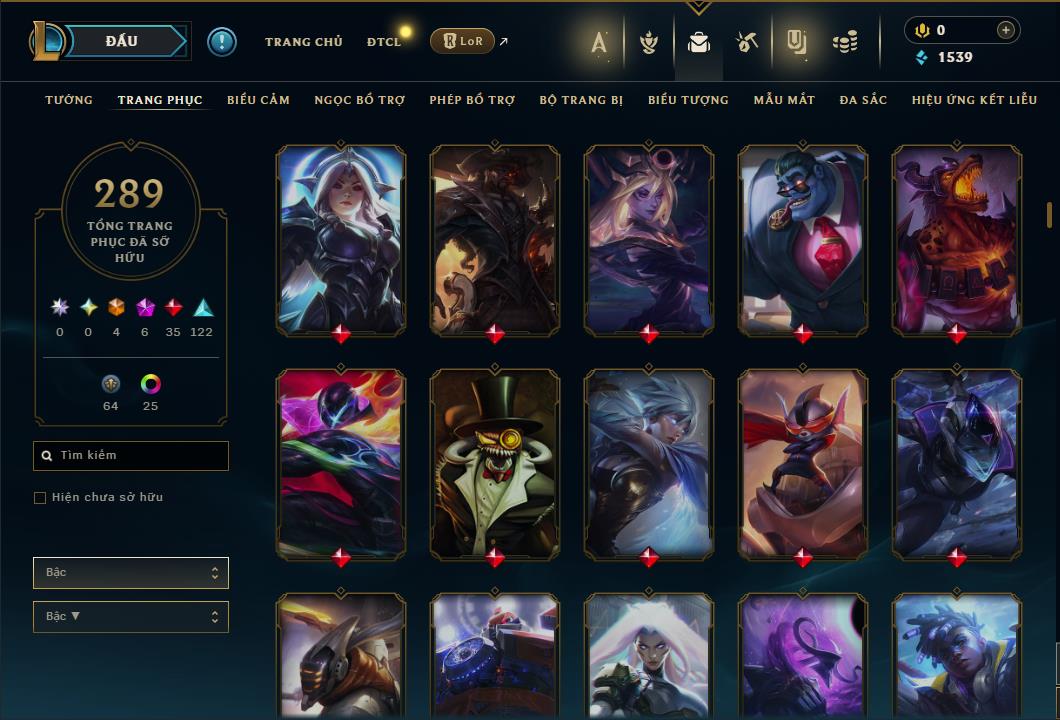Select the PHÉP BỔ TRỢ tab
Screen dimensions: 1060x720
point(472,100)
